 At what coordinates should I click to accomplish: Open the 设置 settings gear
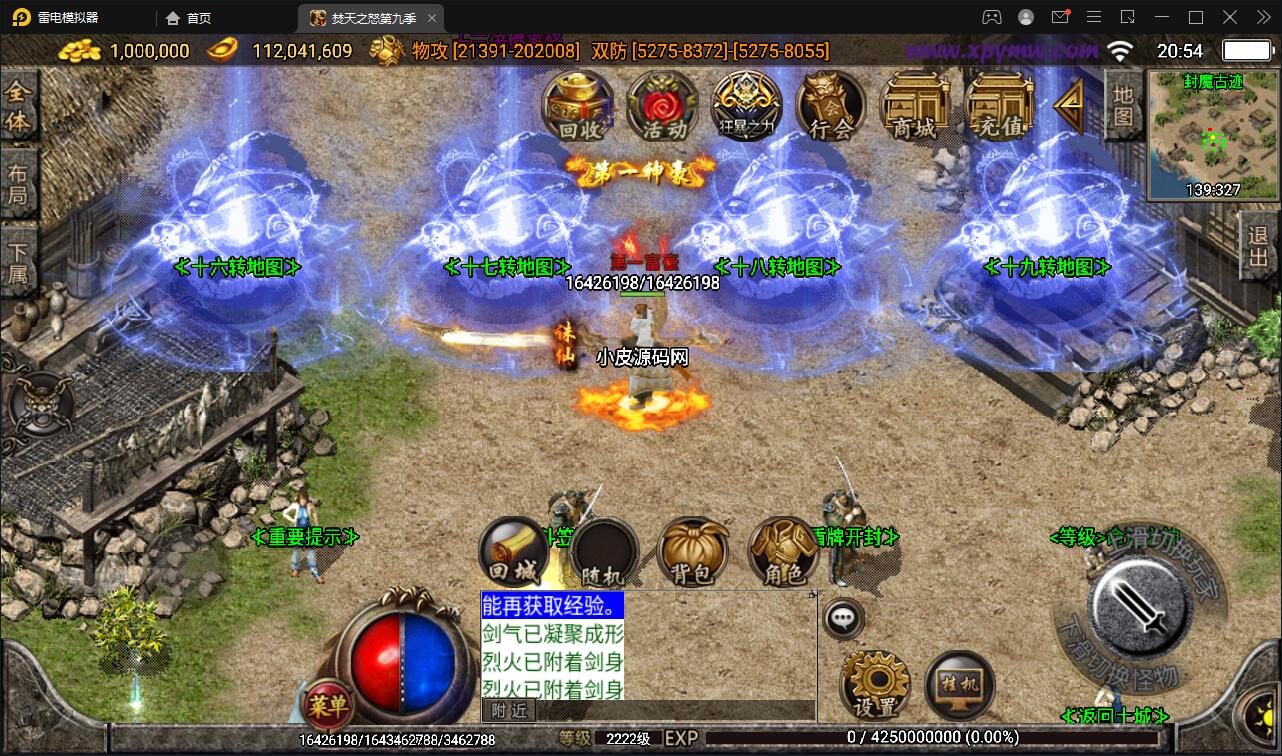coord(876,685)
